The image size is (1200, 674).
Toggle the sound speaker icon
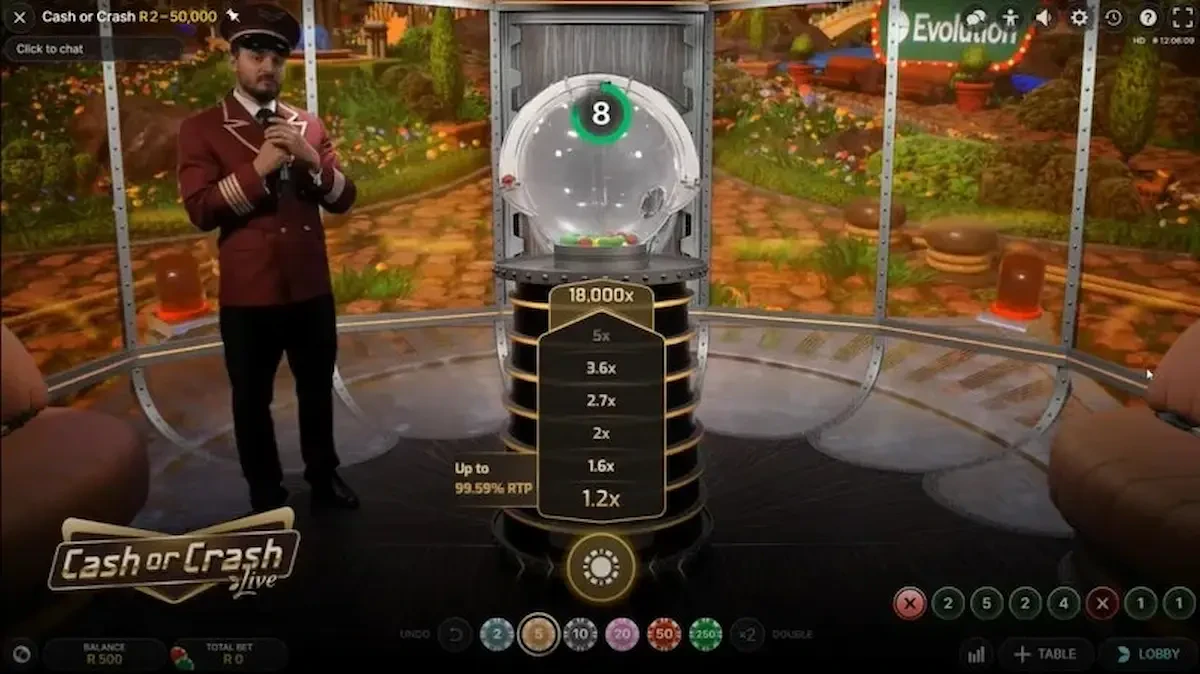(1044, 17)
